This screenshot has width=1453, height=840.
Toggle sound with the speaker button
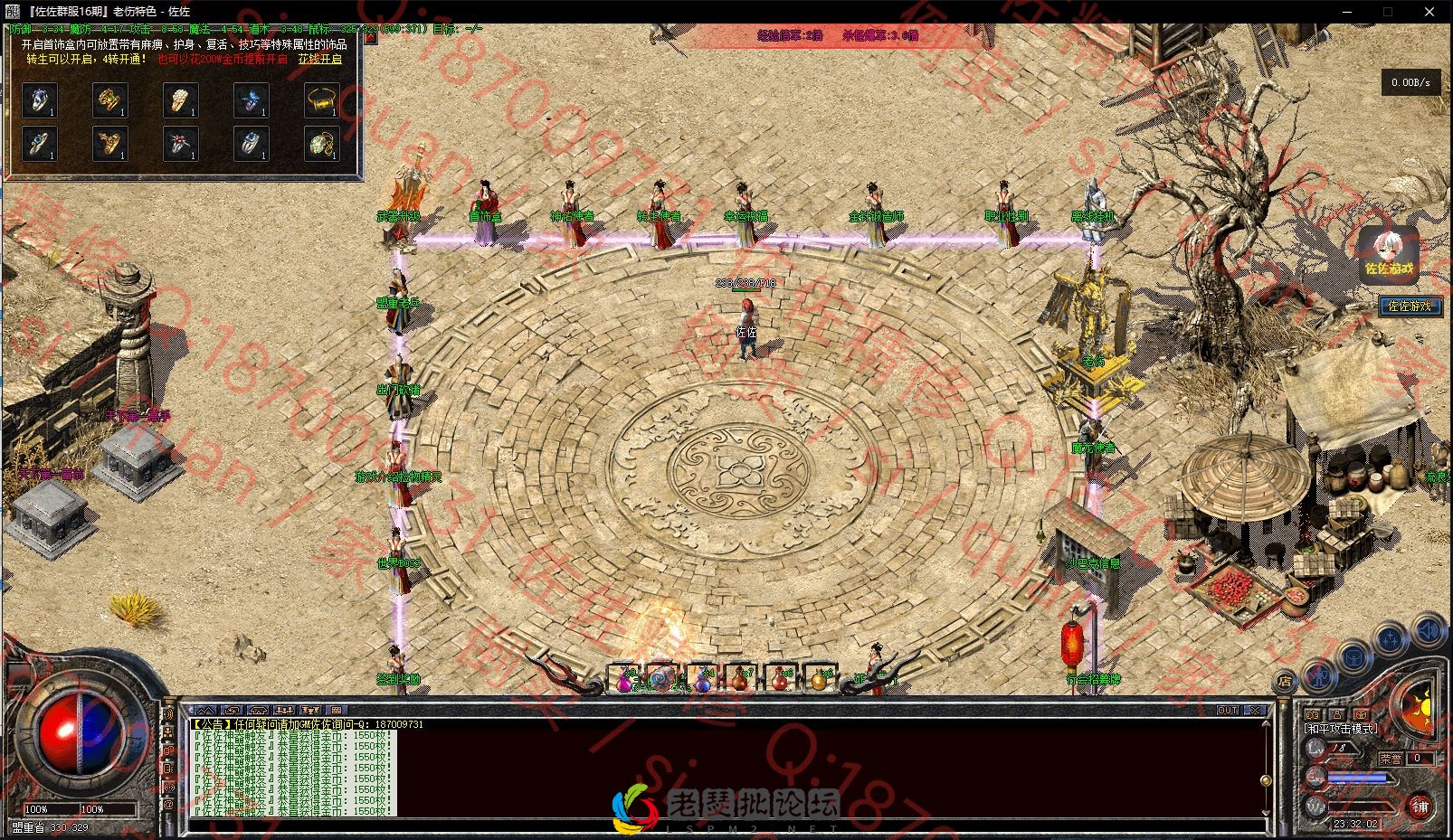1429,628
